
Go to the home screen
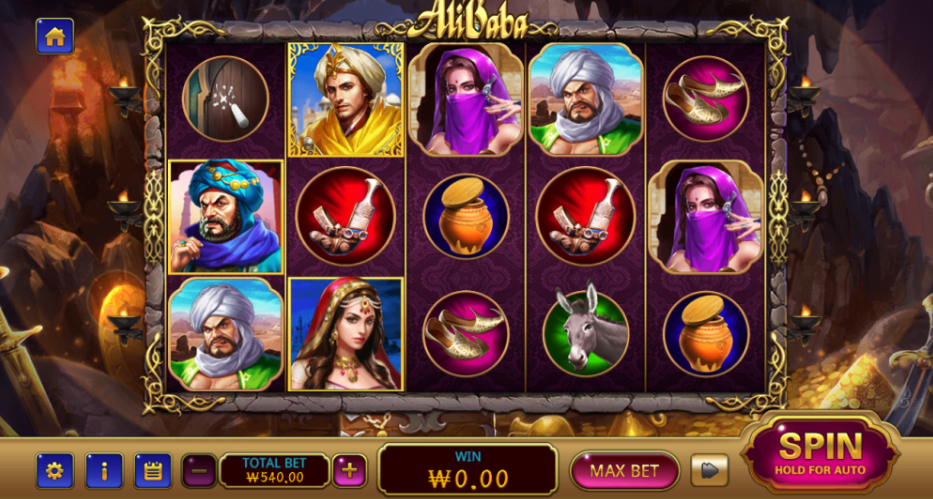54,37
